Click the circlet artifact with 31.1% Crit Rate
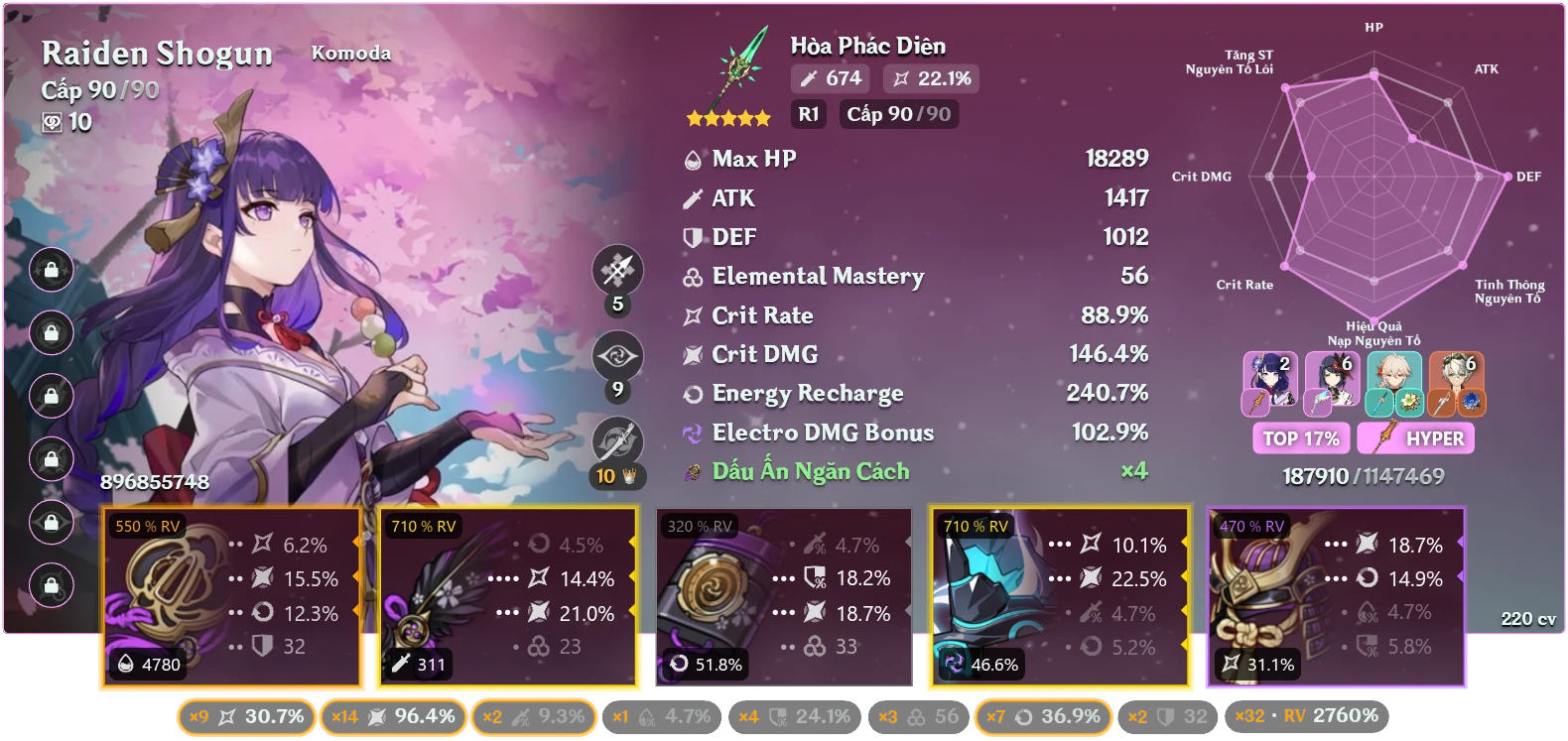Screen dimensions: 1568x741 pyautogui.click(x=1335, y=595)
